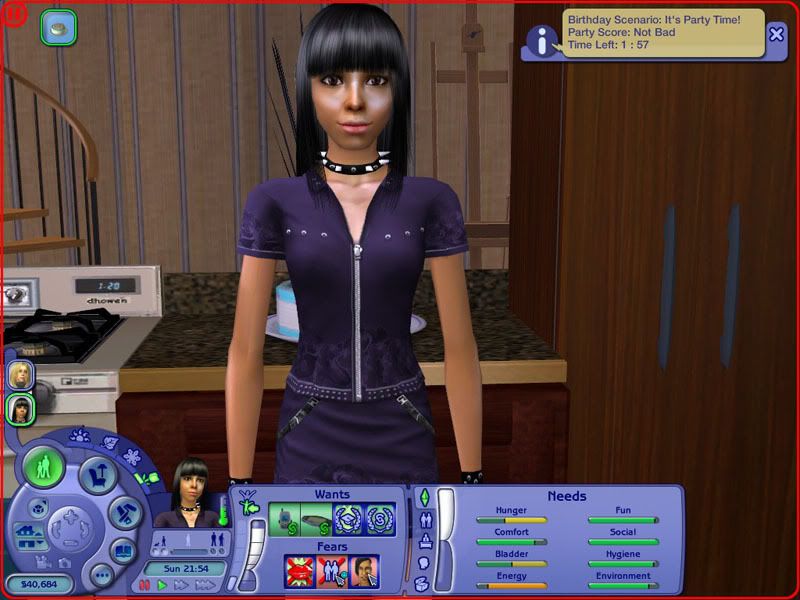Select the cell phone want slot
This screenshot has height=600, width=800.
[x=287, y=520]
